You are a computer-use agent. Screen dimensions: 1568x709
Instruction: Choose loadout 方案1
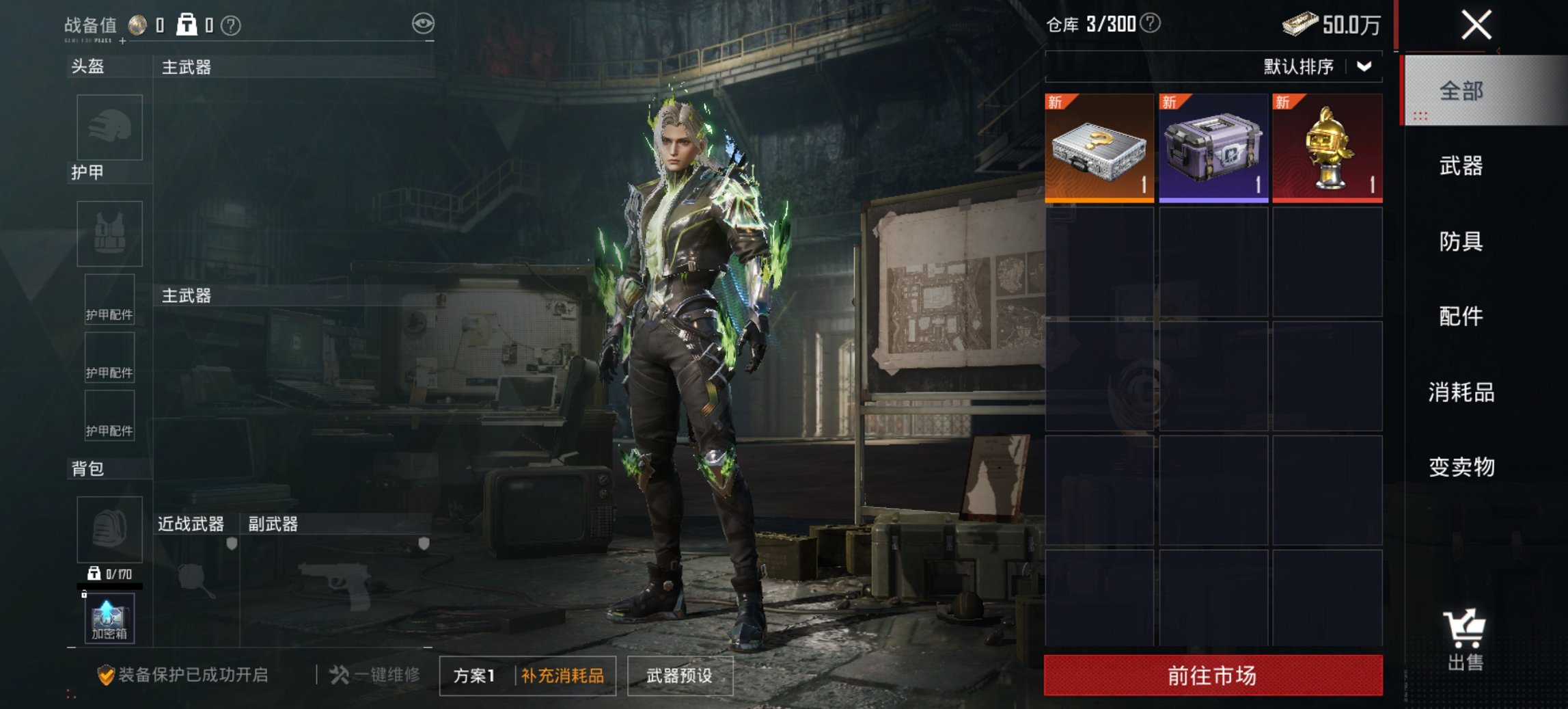pos(474,676)
